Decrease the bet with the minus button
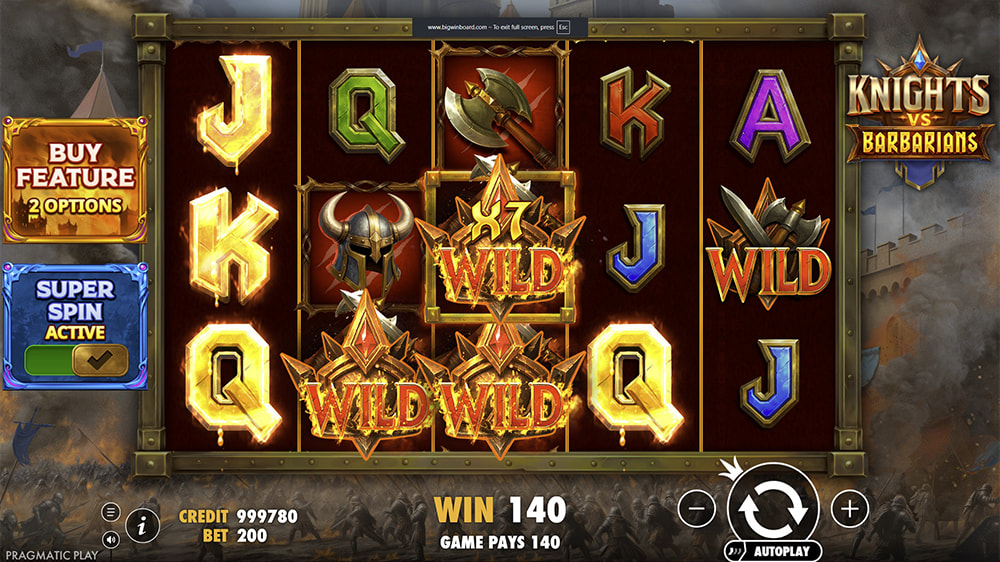 697,509
